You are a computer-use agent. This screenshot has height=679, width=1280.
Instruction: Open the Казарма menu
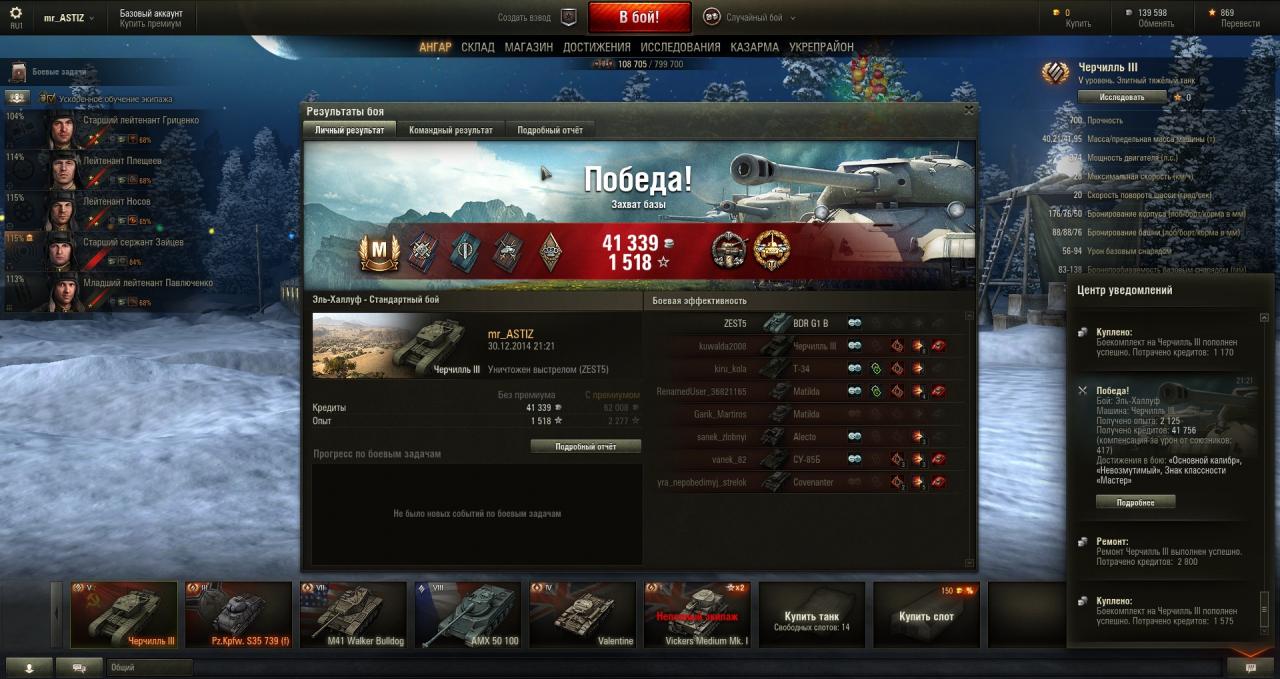point(754,47)
